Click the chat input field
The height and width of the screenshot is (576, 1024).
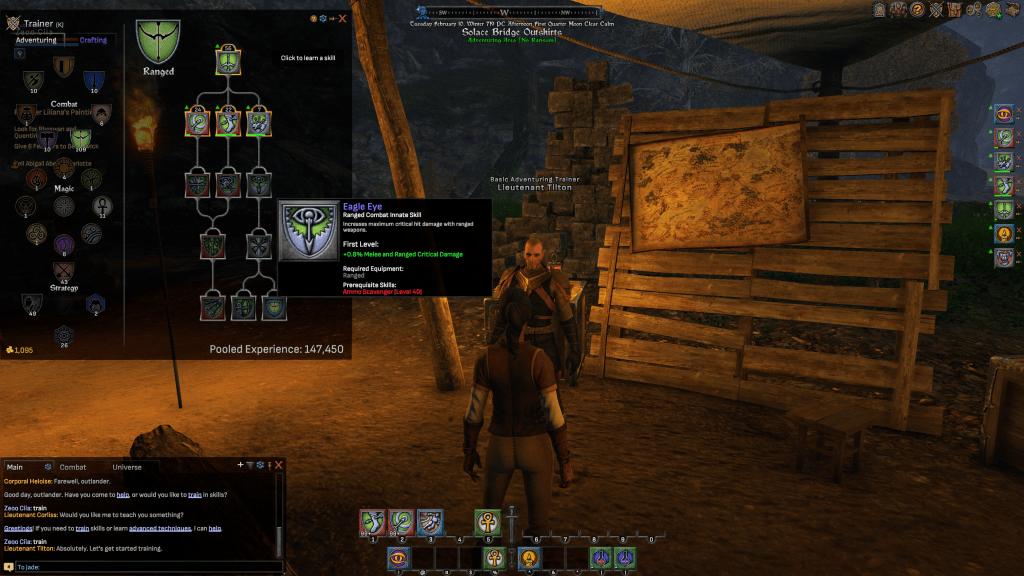tap(140, 567)
